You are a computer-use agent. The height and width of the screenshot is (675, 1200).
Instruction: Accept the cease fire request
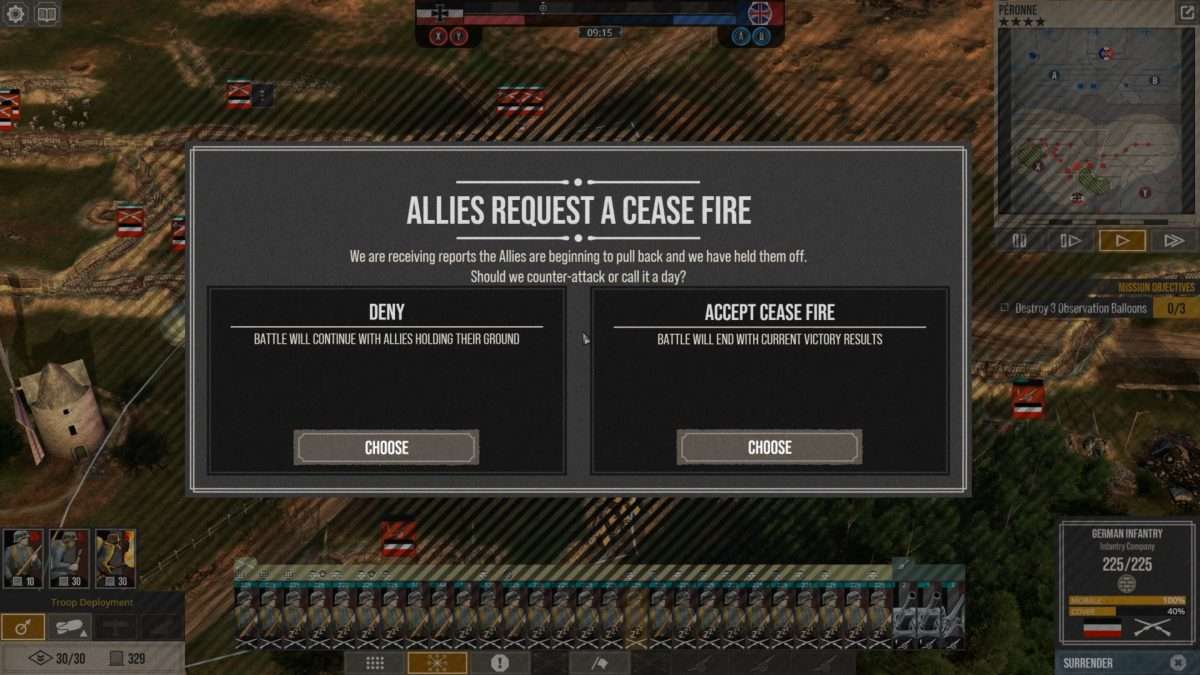click(x=769, y=447)
